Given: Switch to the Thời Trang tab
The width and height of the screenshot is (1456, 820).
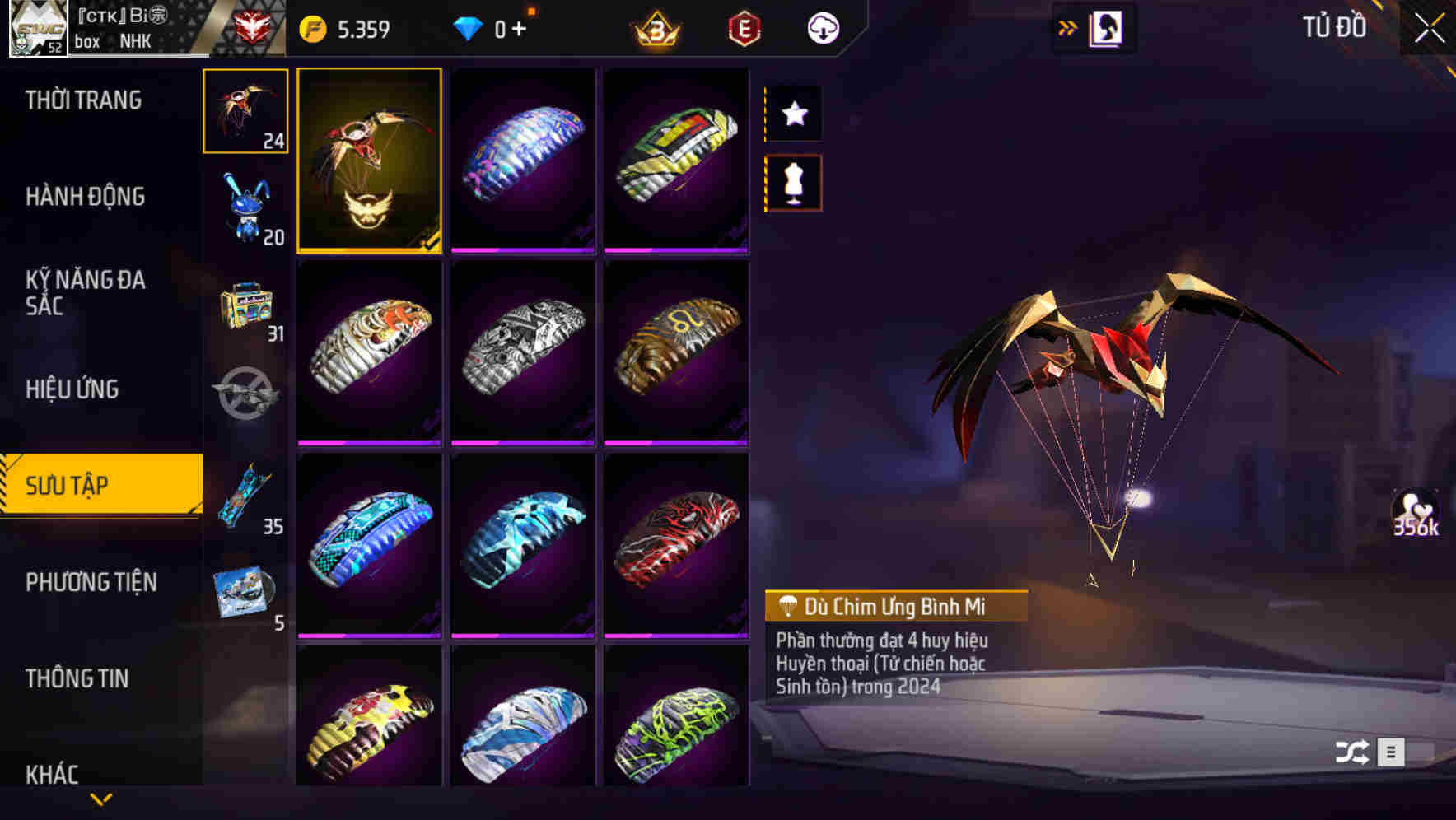Looking at the screenshot, I should [x=82, y=99].
